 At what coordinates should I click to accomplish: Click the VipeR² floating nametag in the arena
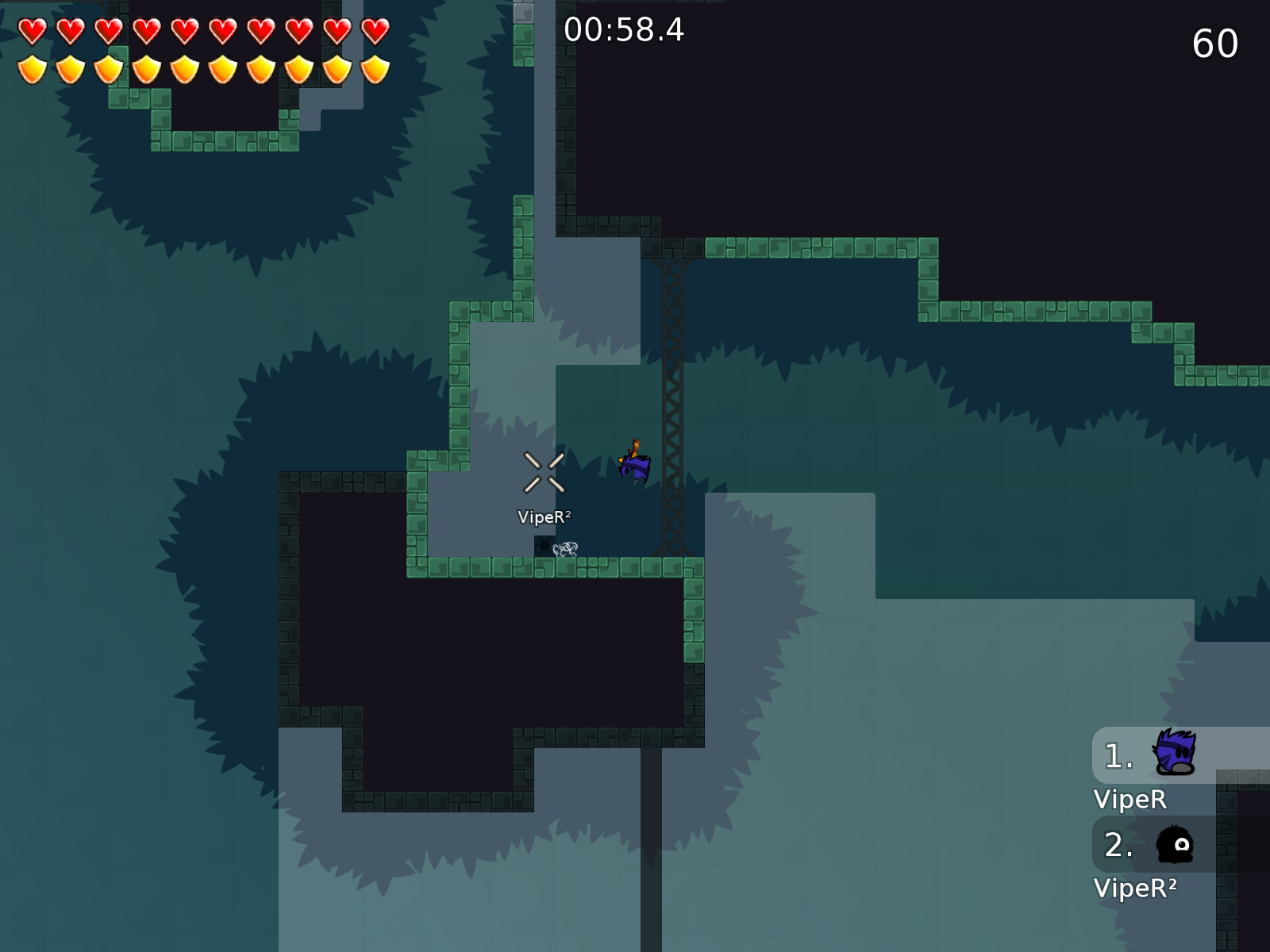(544, 517)
